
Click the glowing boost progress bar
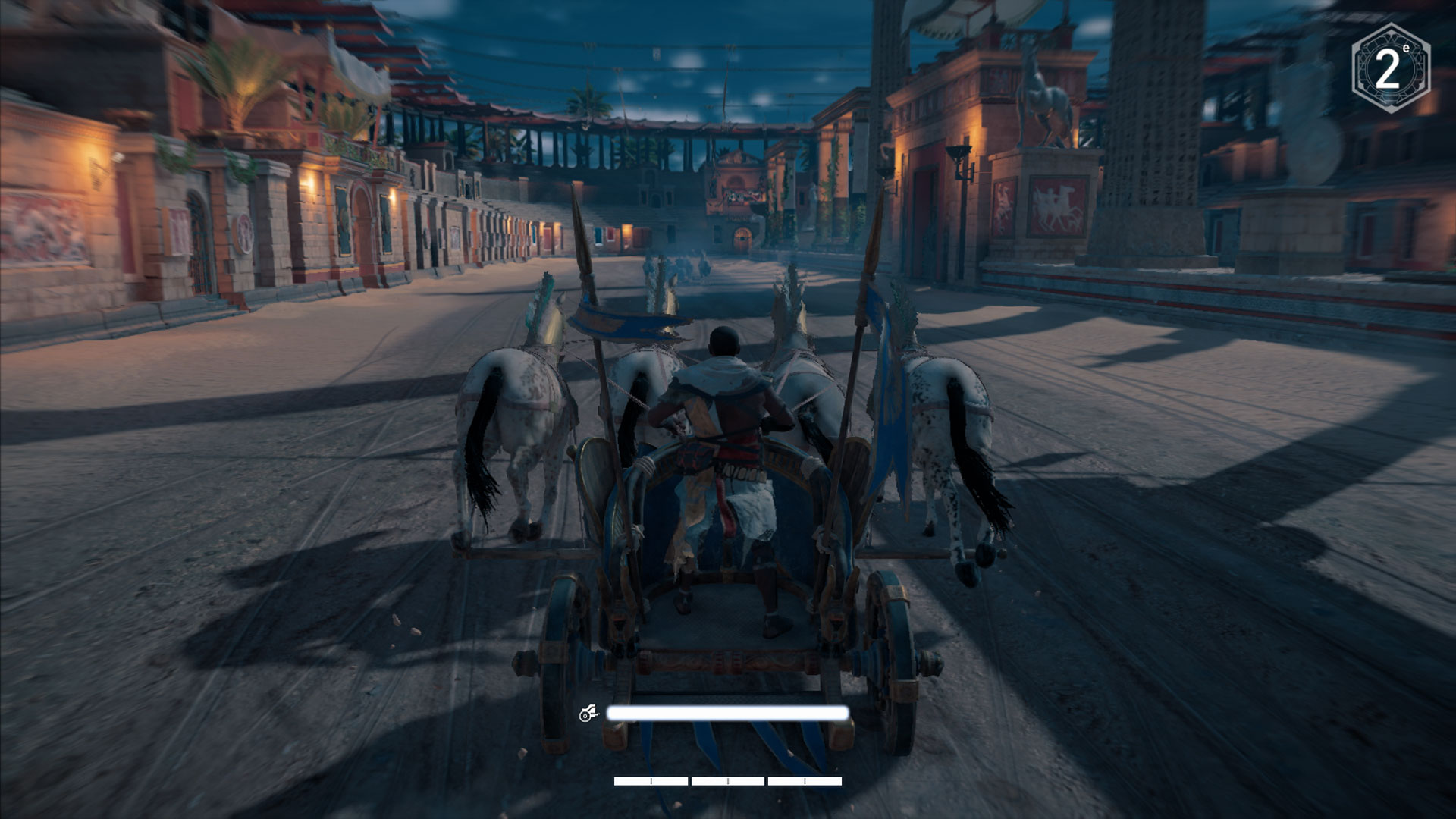(x=726, y=713)
